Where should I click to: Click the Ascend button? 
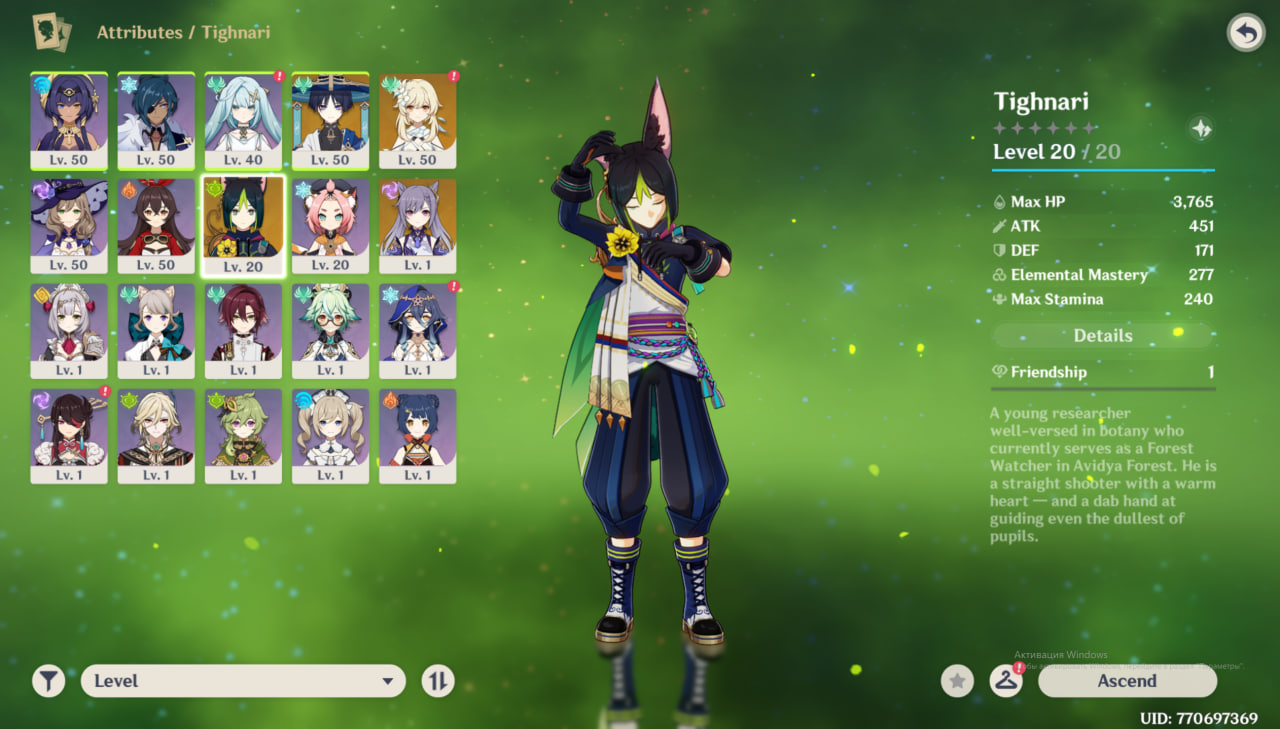click(x=1127, y=681)
